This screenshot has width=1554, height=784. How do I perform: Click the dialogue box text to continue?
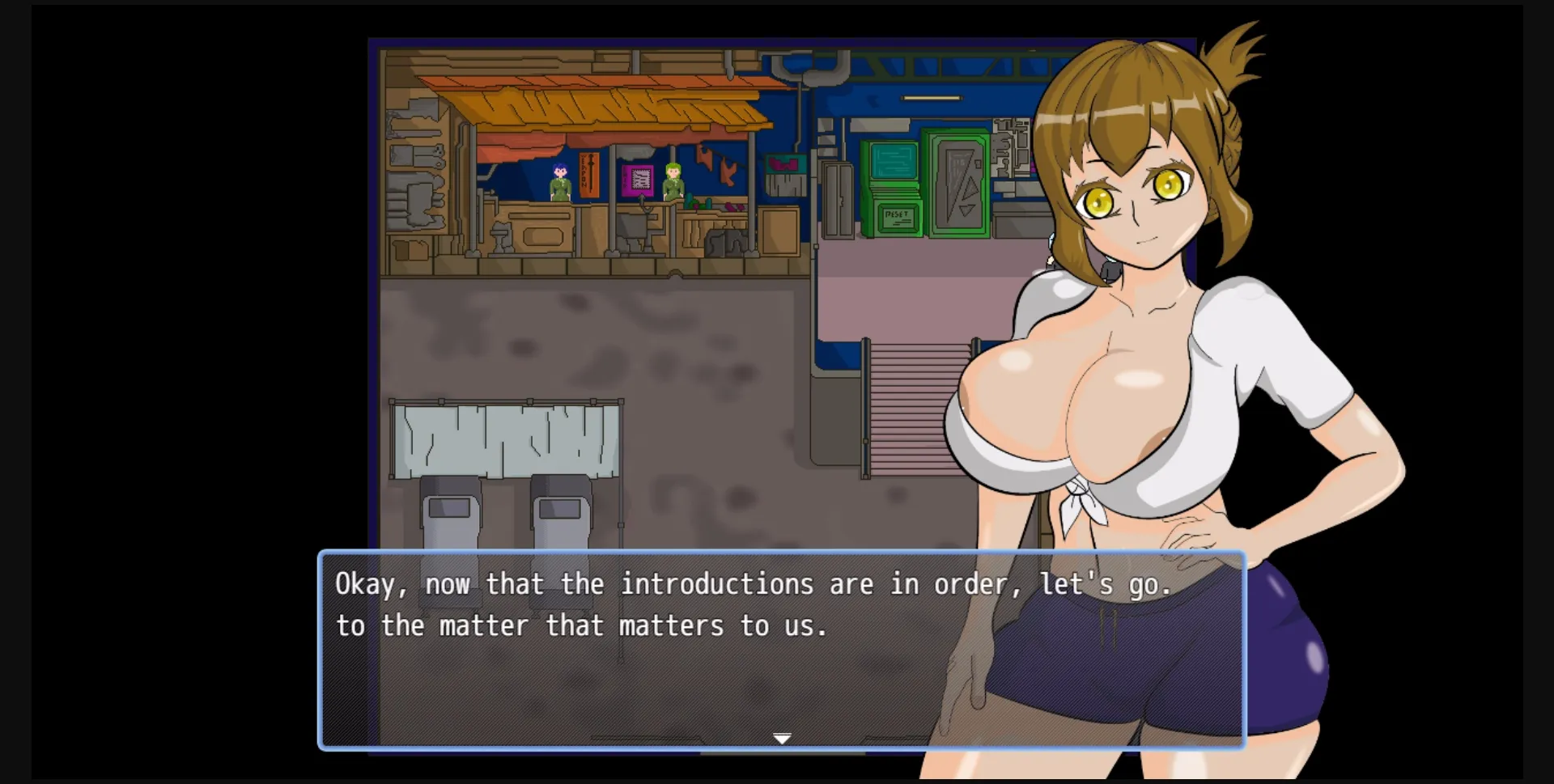(753, 605)
